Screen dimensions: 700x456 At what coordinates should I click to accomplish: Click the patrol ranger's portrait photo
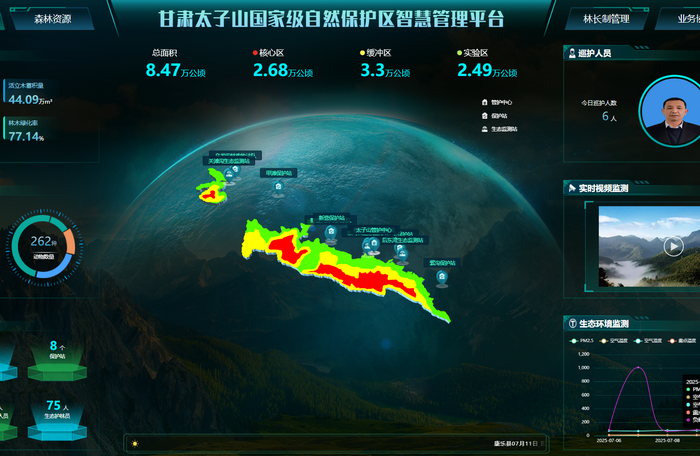669,109
